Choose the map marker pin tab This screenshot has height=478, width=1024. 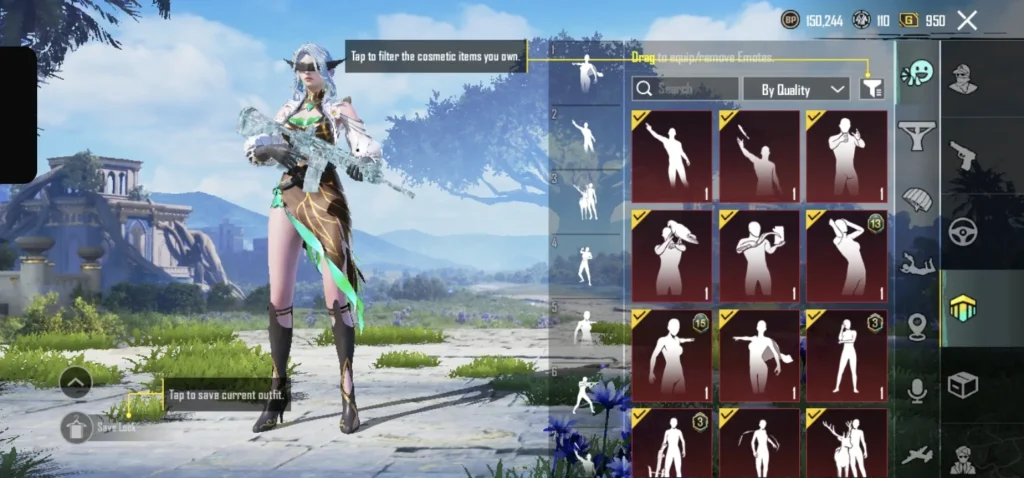pyautogui.click(x=916, y=326)
